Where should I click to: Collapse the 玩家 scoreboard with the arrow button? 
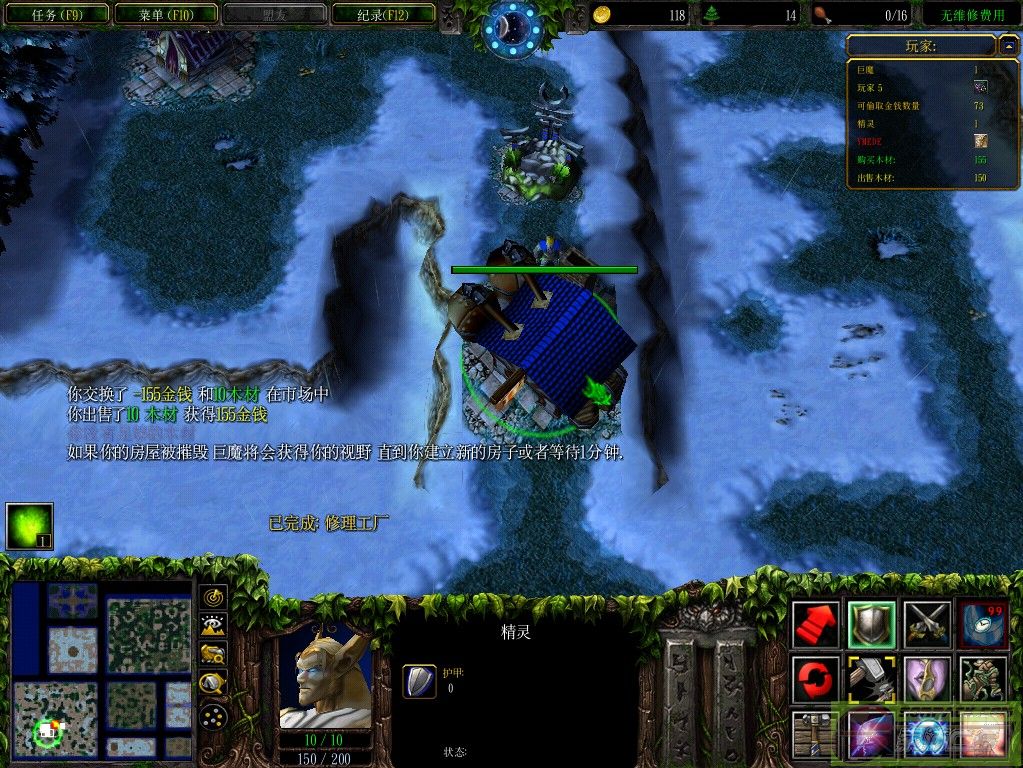(x=1009, y=45)
